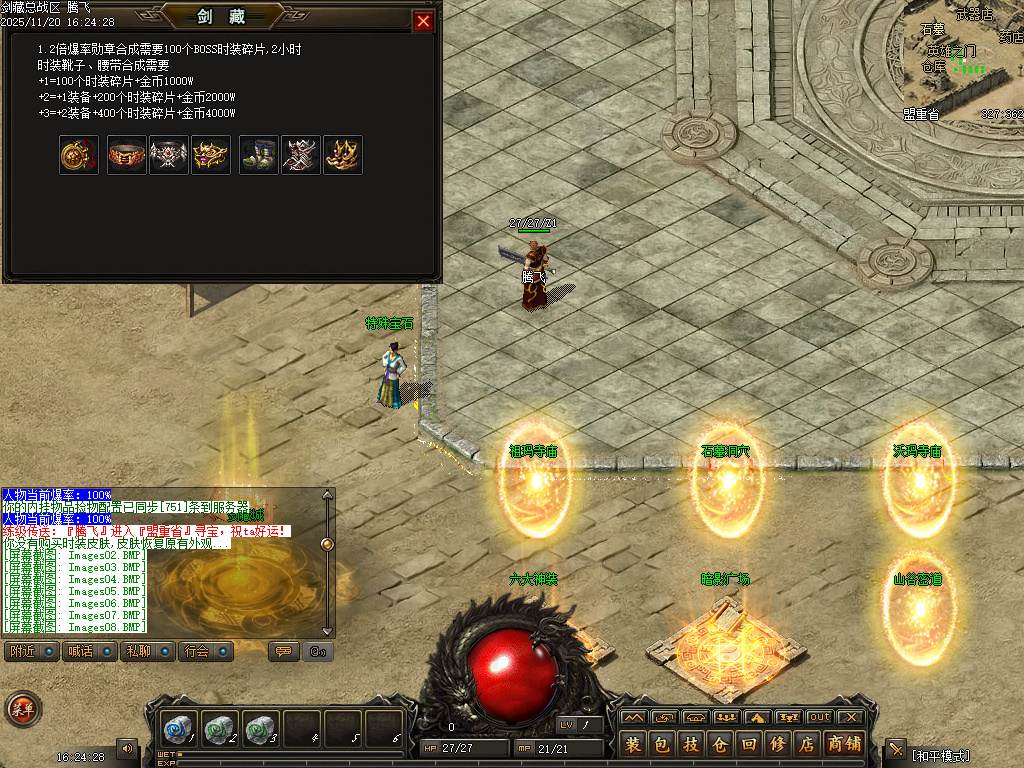1024x768 pixels.
Task: Switch chat to 附近 (nearby) channel
Action: (x=30, y=652)
